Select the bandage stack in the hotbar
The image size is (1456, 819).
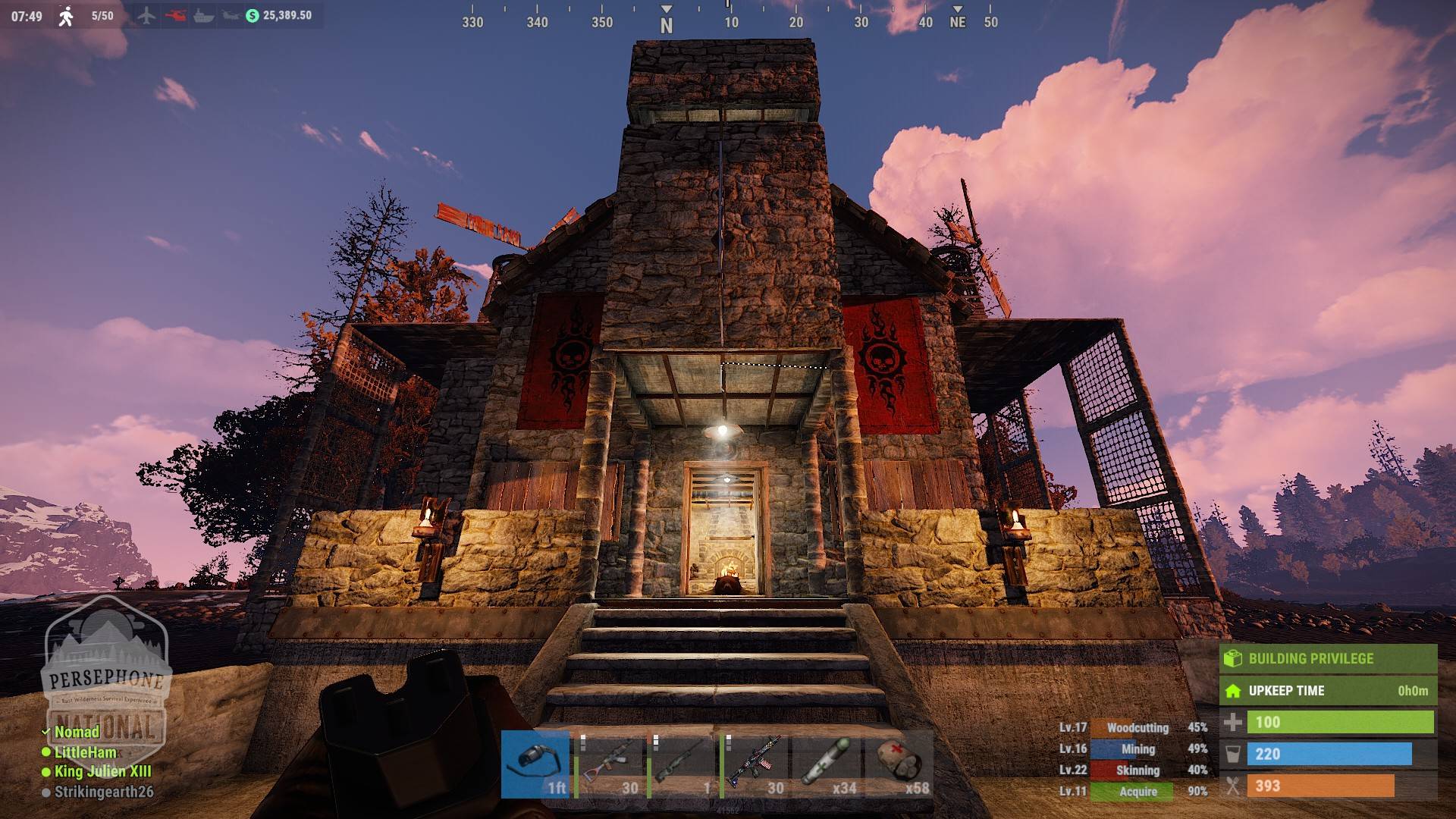[899, 764]
